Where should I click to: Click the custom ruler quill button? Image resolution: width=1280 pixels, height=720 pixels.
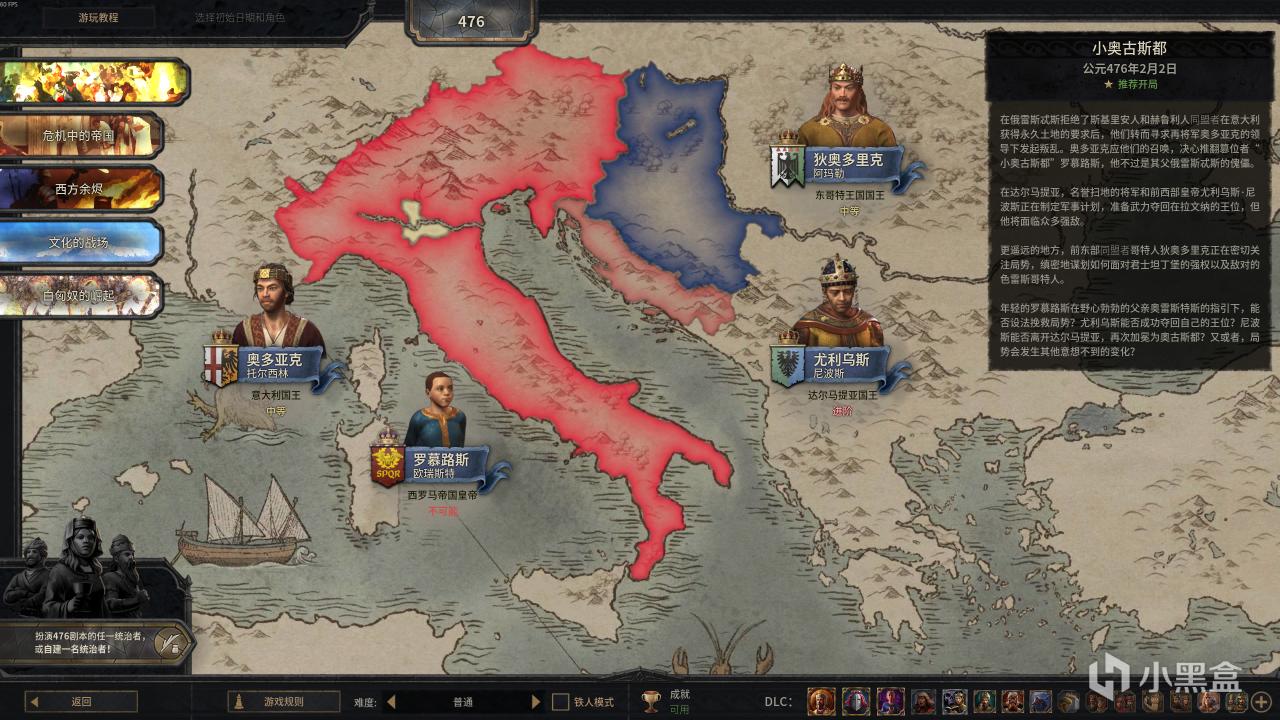pos(171,641)
